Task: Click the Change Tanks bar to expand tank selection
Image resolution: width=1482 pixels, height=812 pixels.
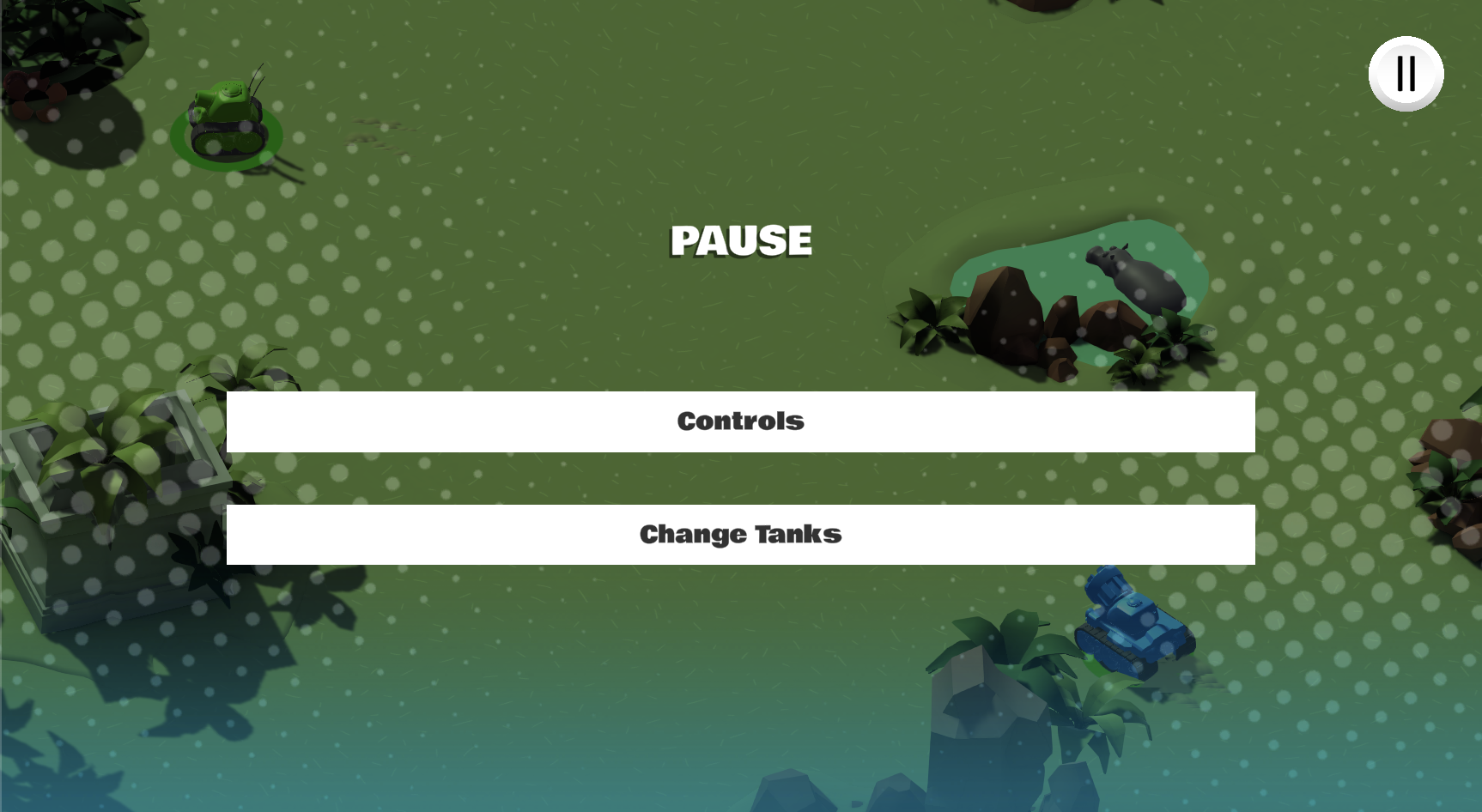Action: tap(740, 534)
